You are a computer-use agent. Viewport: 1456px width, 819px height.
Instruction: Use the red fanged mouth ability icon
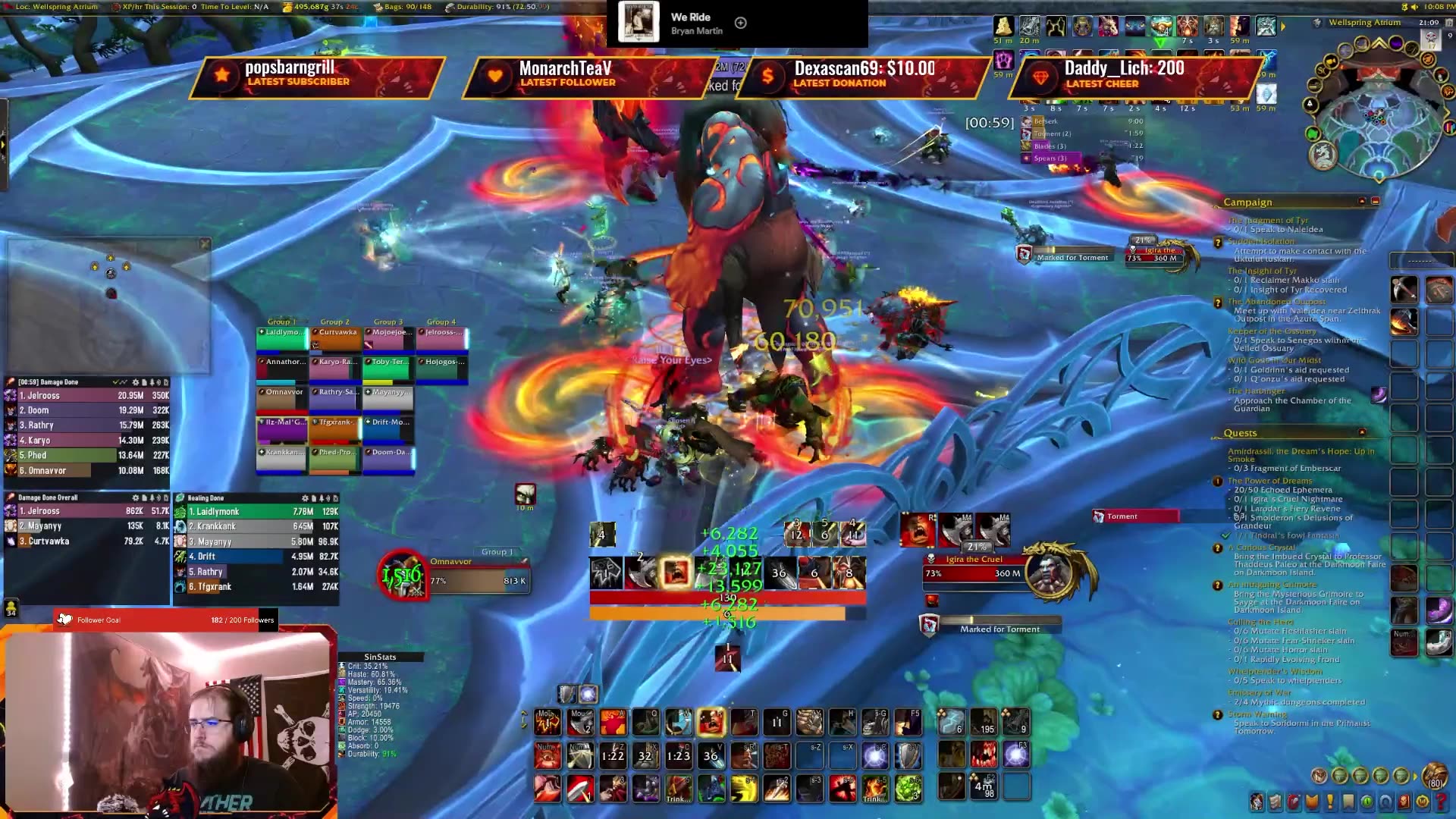[984, 755]
